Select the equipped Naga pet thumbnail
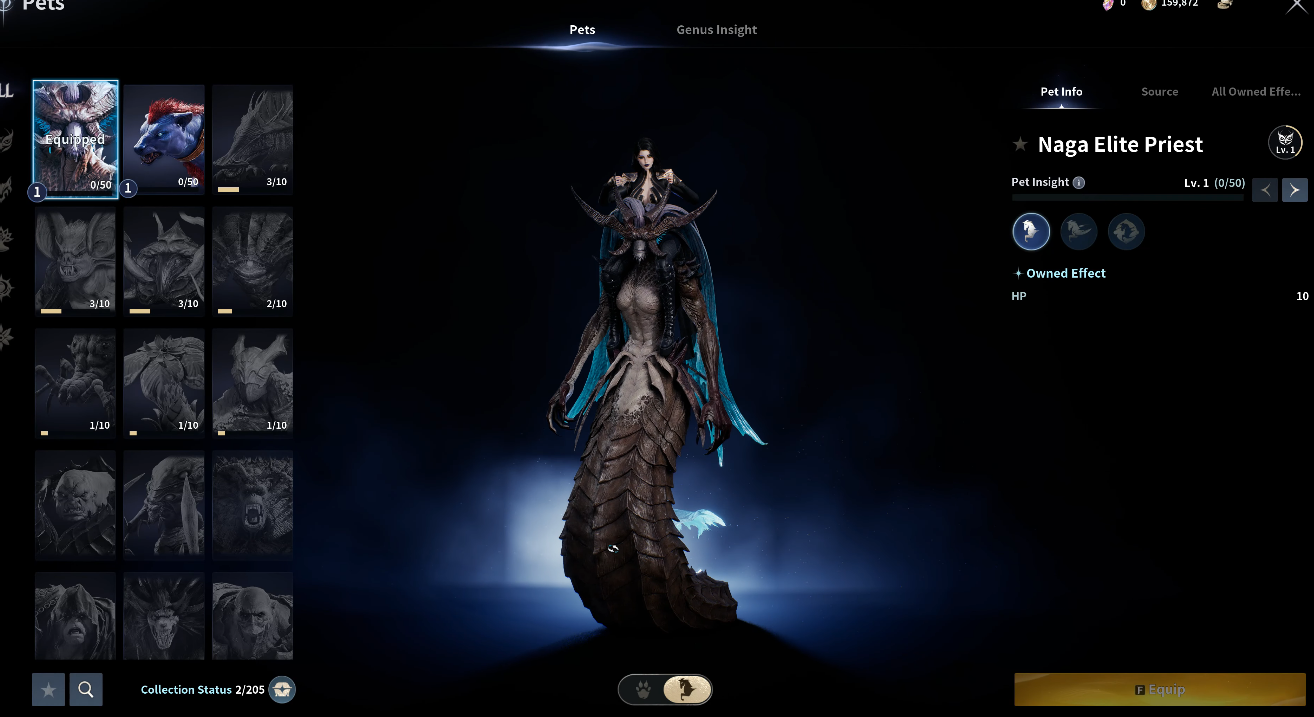 pyautogui.click(x=76, y=138)
